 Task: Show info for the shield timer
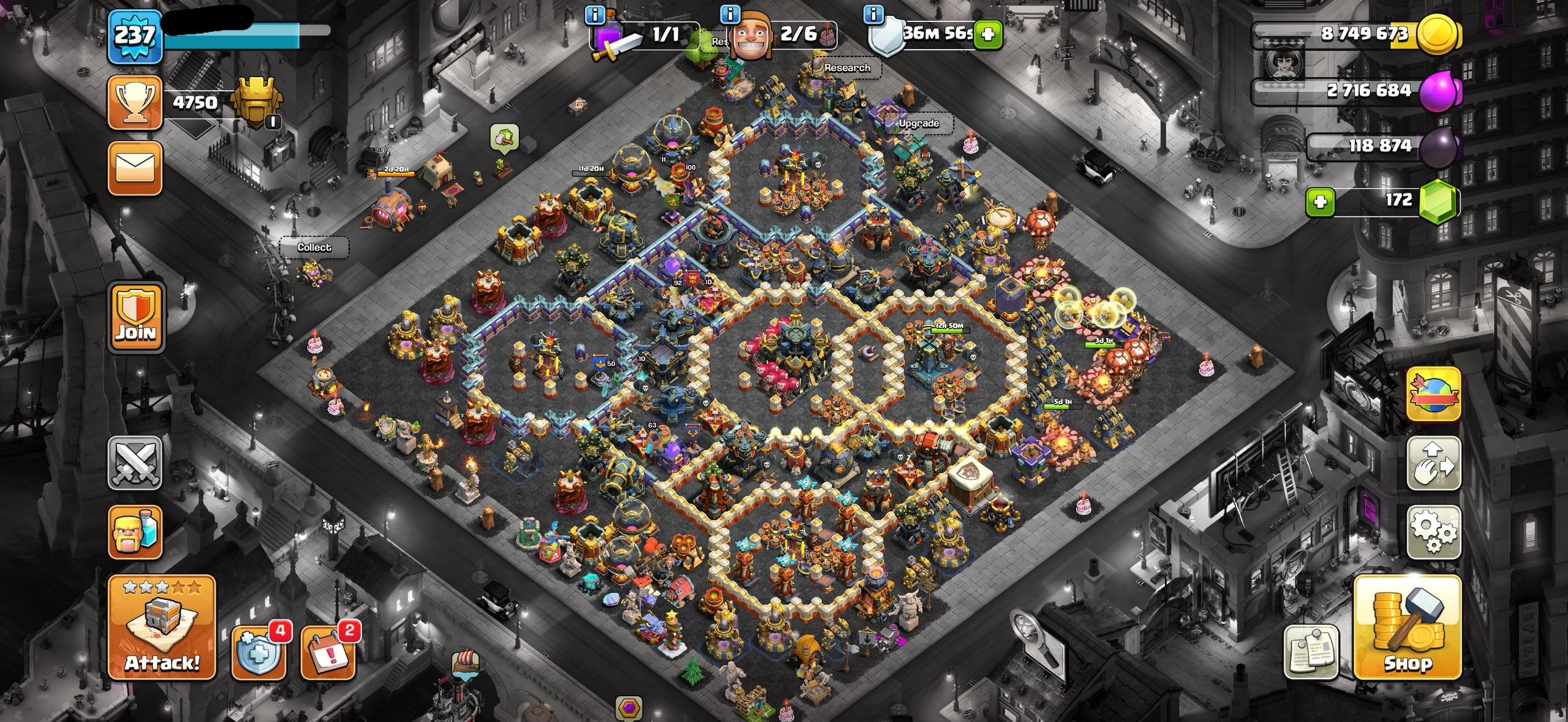coord(874,14)
